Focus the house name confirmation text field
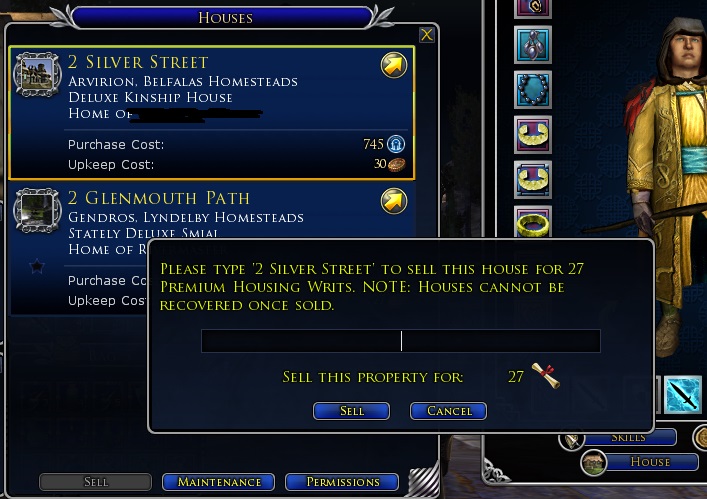The width and height of the screenshot is (707, 499). click(x=400, y=341)
